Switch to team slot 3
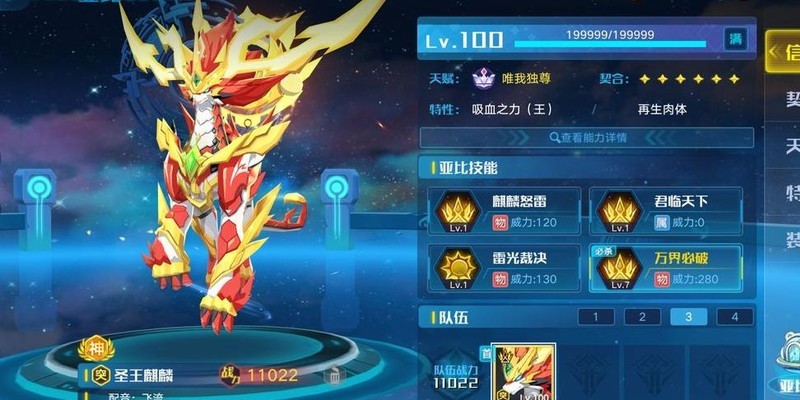Viewport: 800px width, 400px height. 688,317
